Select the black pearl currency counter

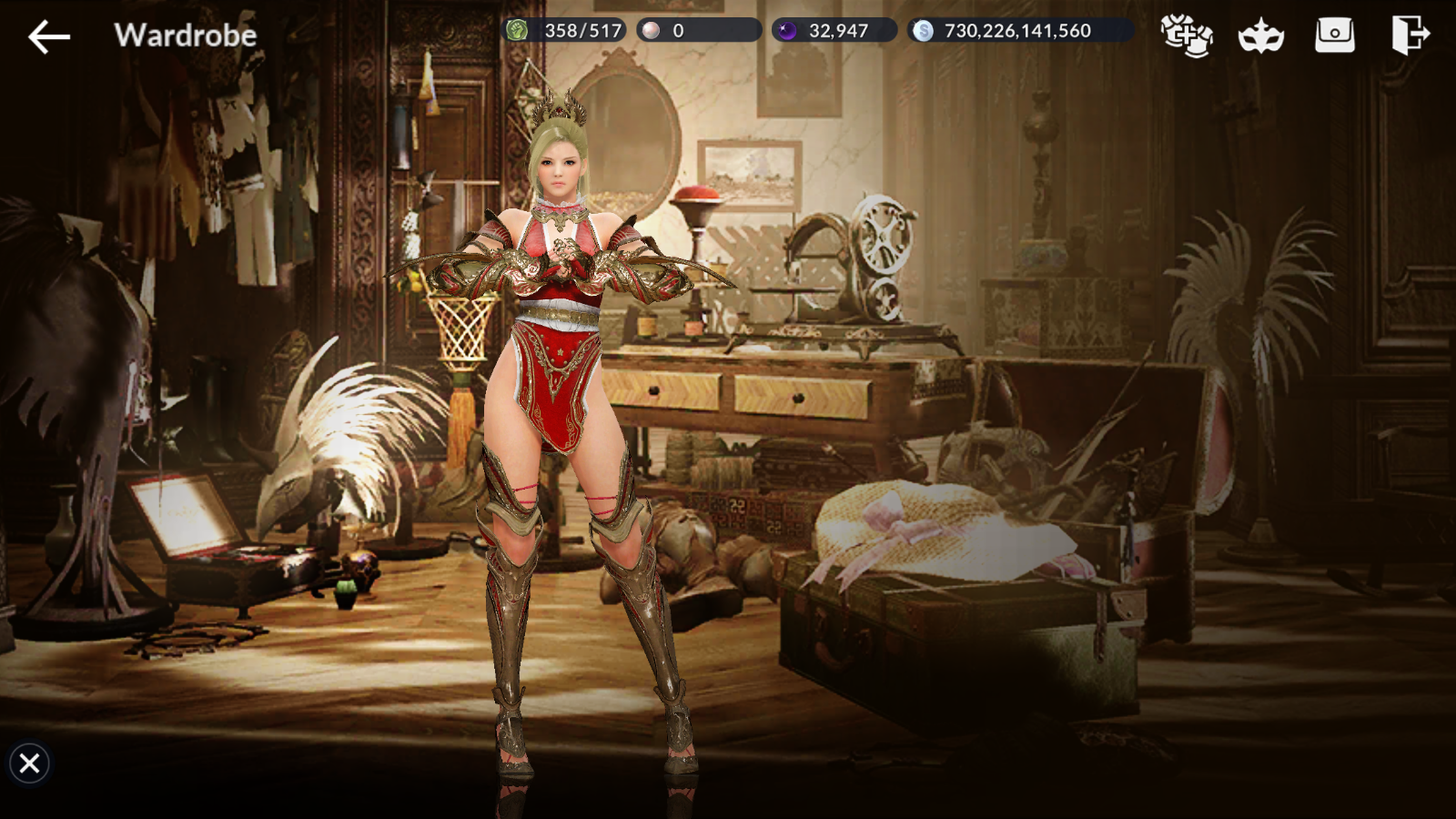point(834,31)
